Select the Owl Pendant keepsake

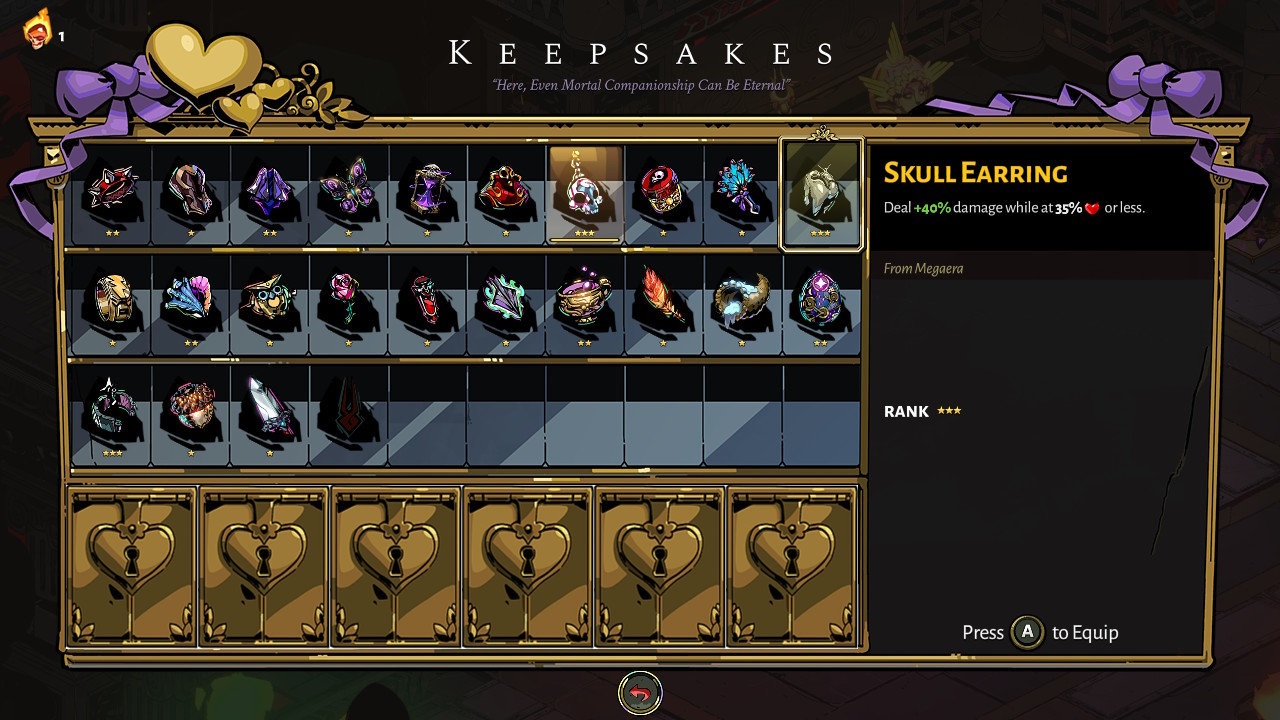pos(270,305)
